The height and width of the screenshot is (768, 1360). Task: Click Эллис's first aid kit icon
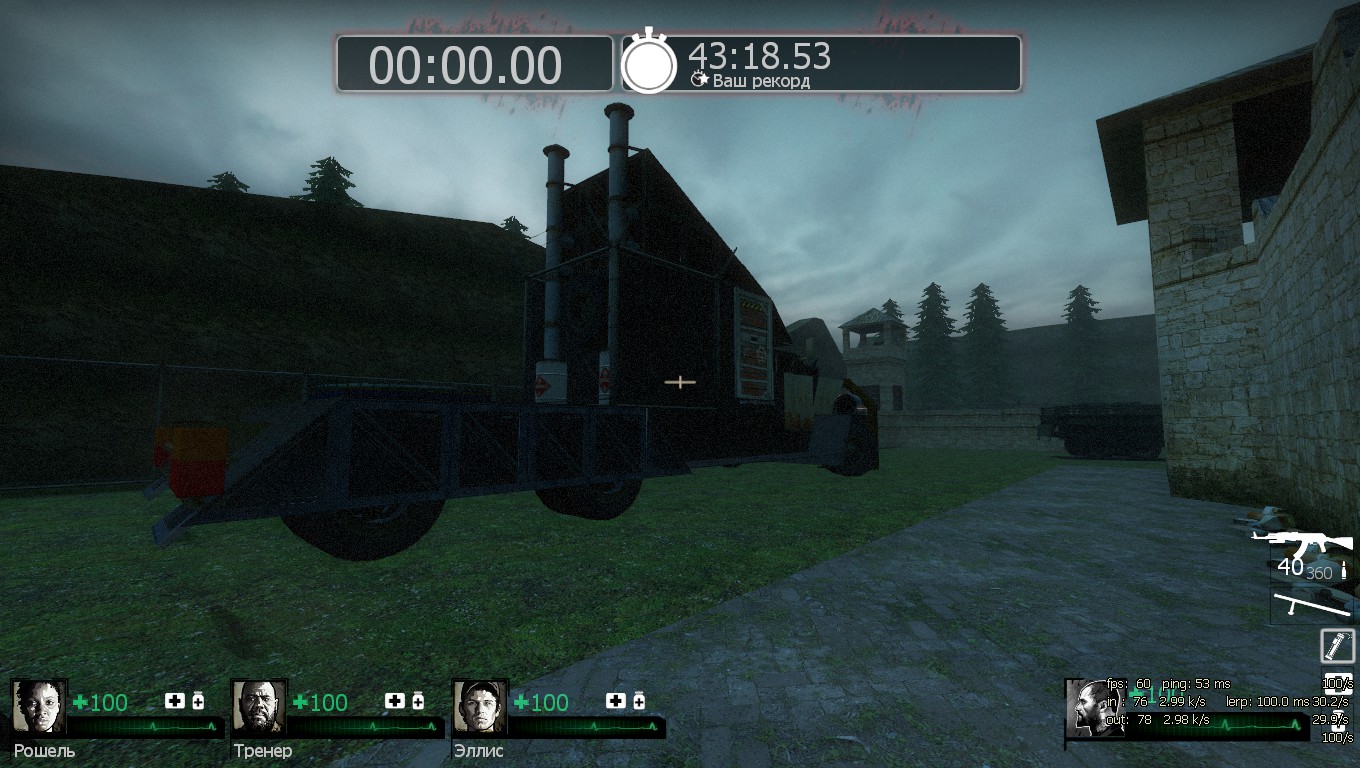(616, 701)
